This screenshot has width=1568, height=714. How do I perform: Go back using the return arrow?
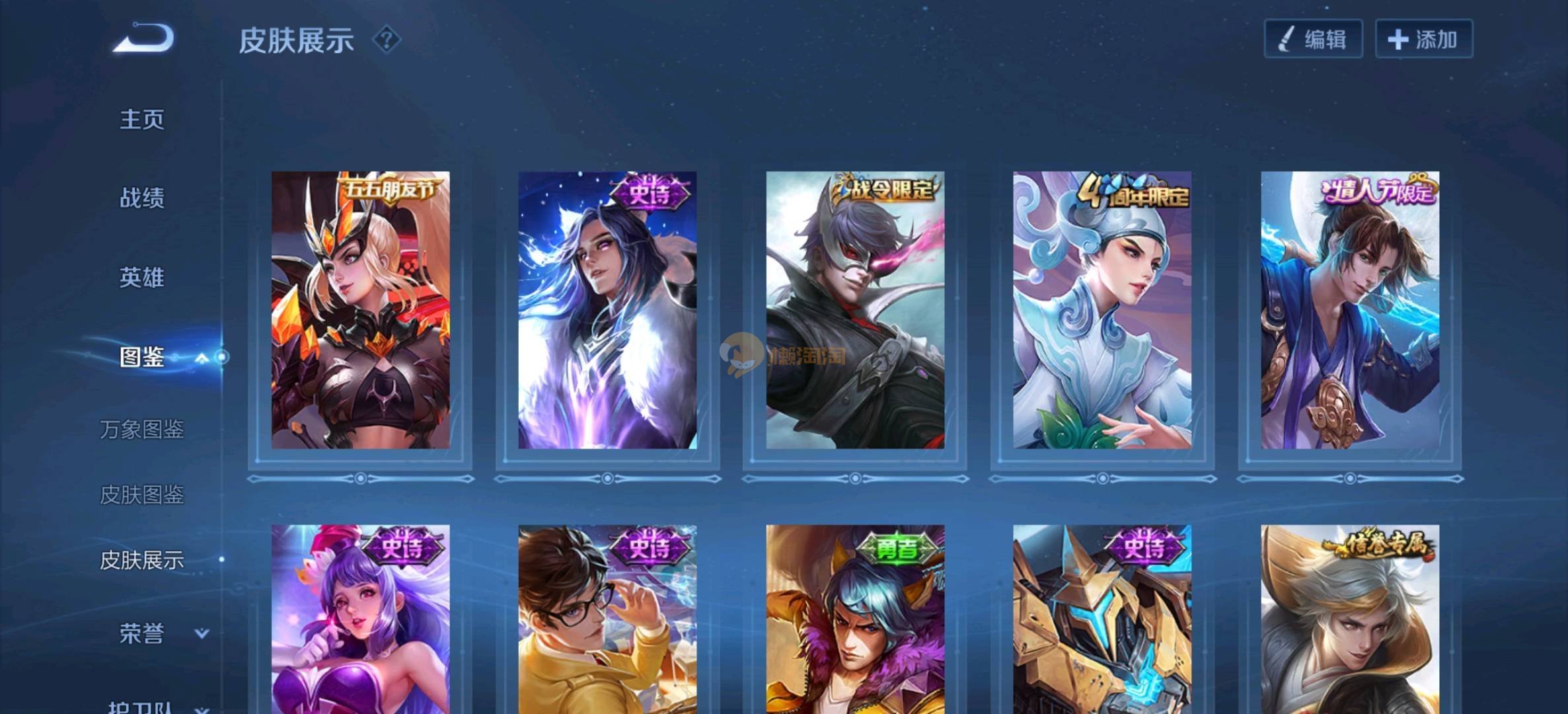[x=143, y=38]
